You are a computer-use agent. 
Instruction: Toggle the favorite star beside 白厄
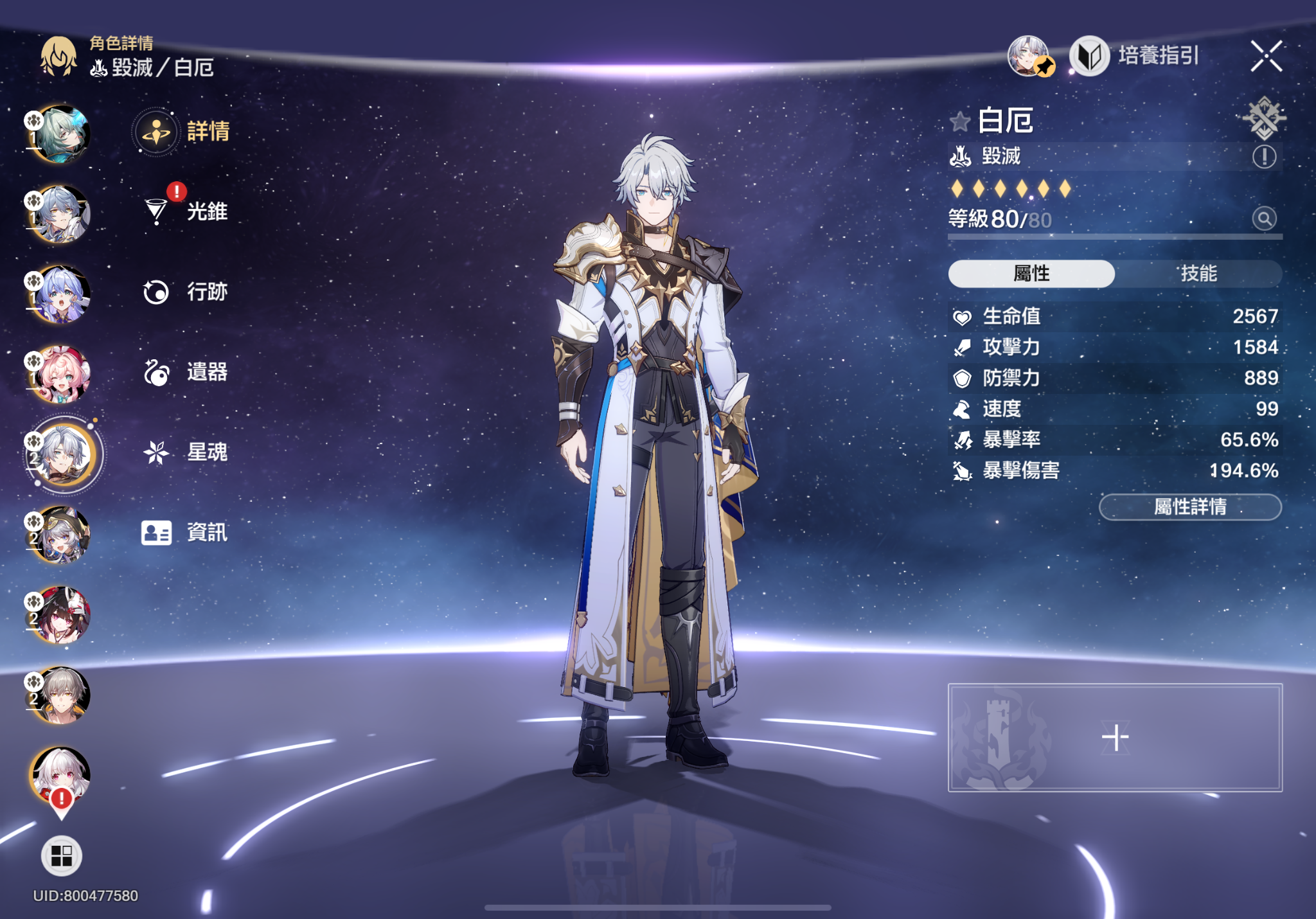tap(960, 121)
